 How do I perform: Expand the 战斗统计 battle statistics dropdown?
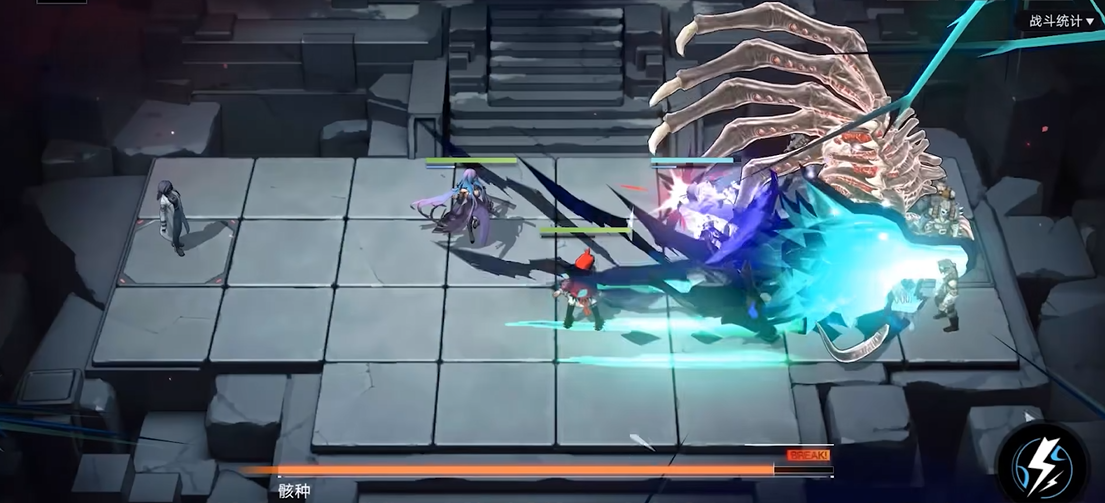1061,21
